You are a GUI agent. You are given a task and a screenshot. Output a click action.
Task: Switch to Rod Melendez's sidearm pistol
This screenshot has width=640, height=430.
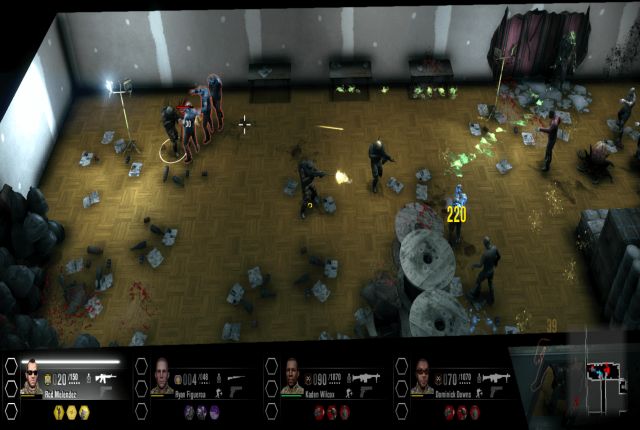(105, 391)
